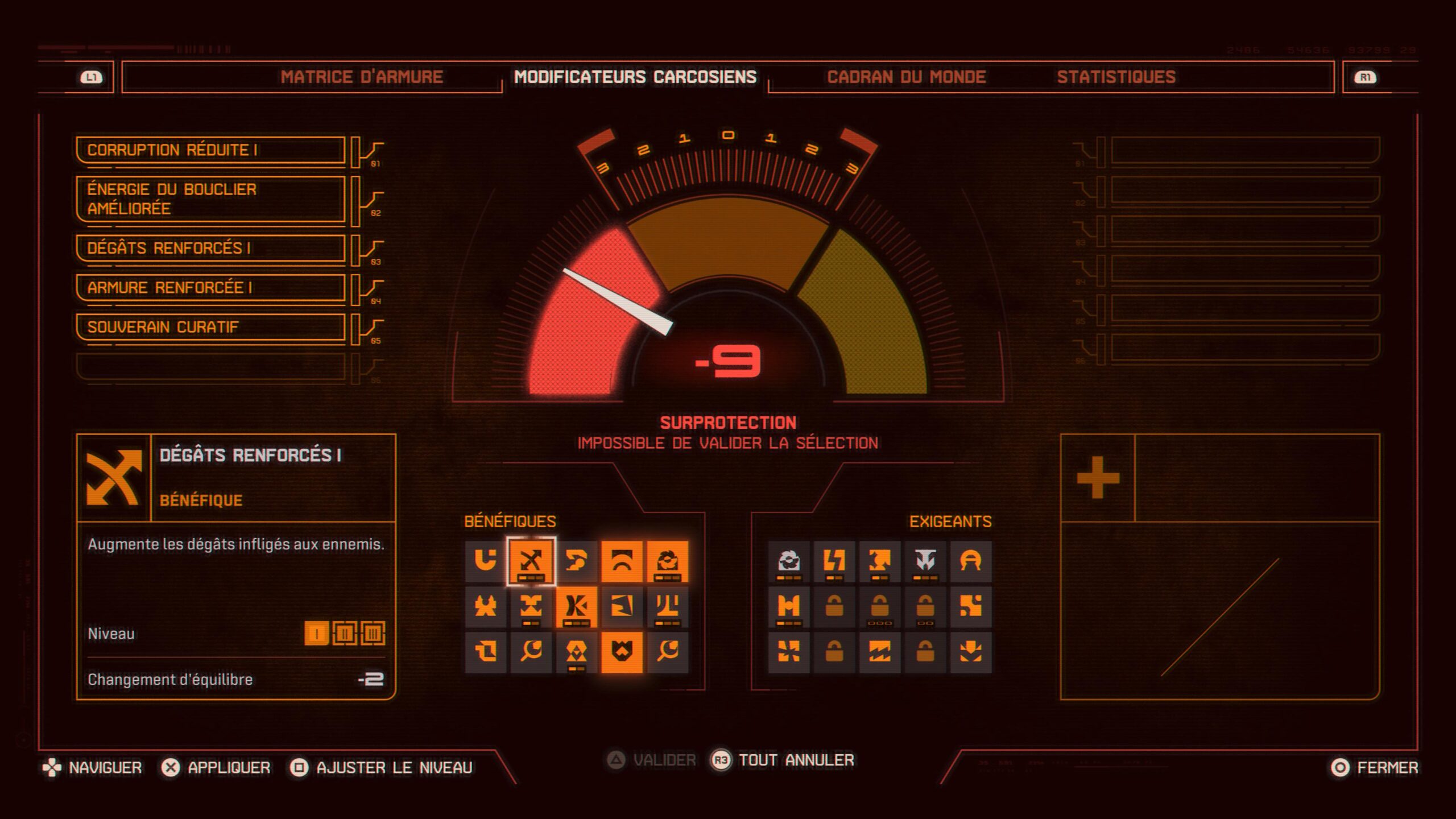Select the Souverain curatif entry
This screenshot has height=819, width=1456.
[x=210, y=327]
